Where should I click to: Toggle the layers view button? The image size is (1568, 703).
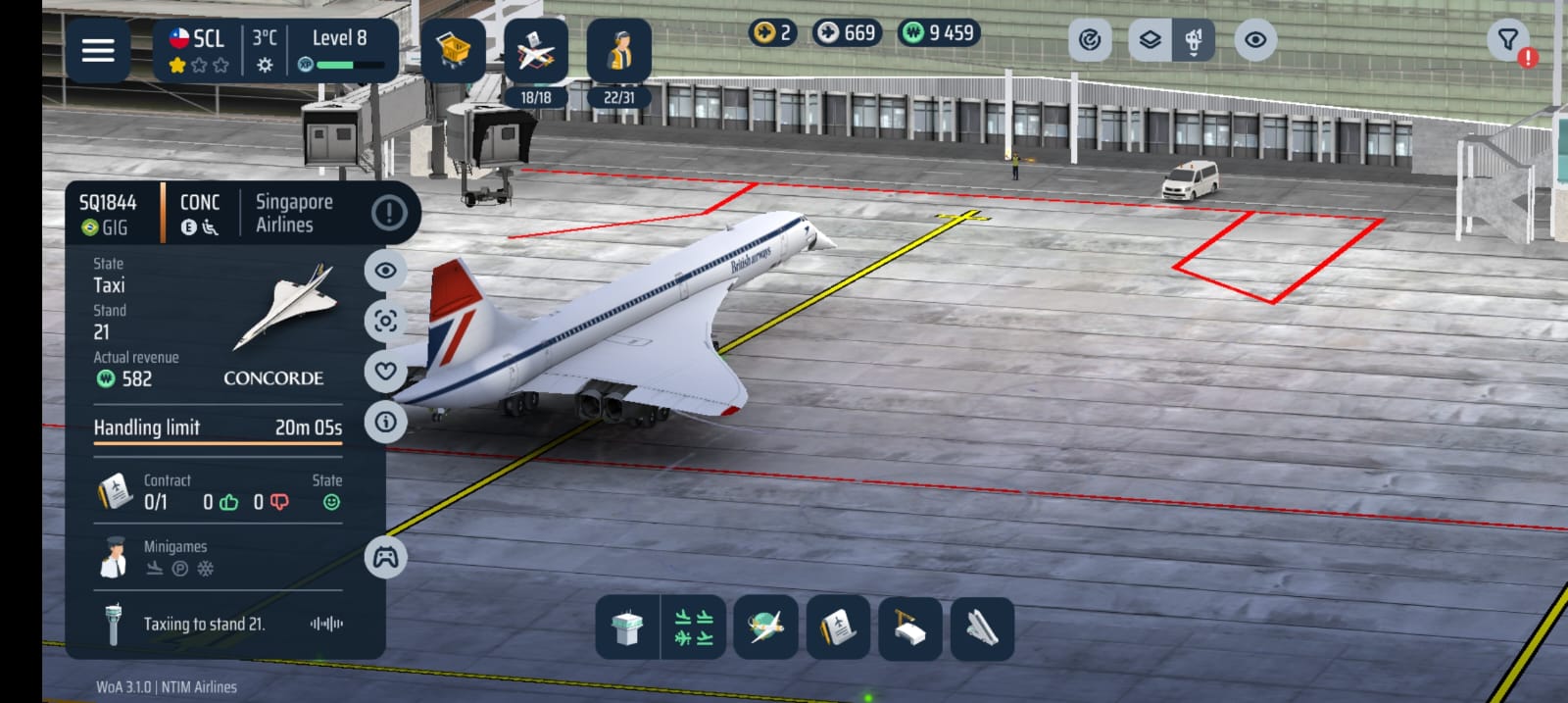1150,40
